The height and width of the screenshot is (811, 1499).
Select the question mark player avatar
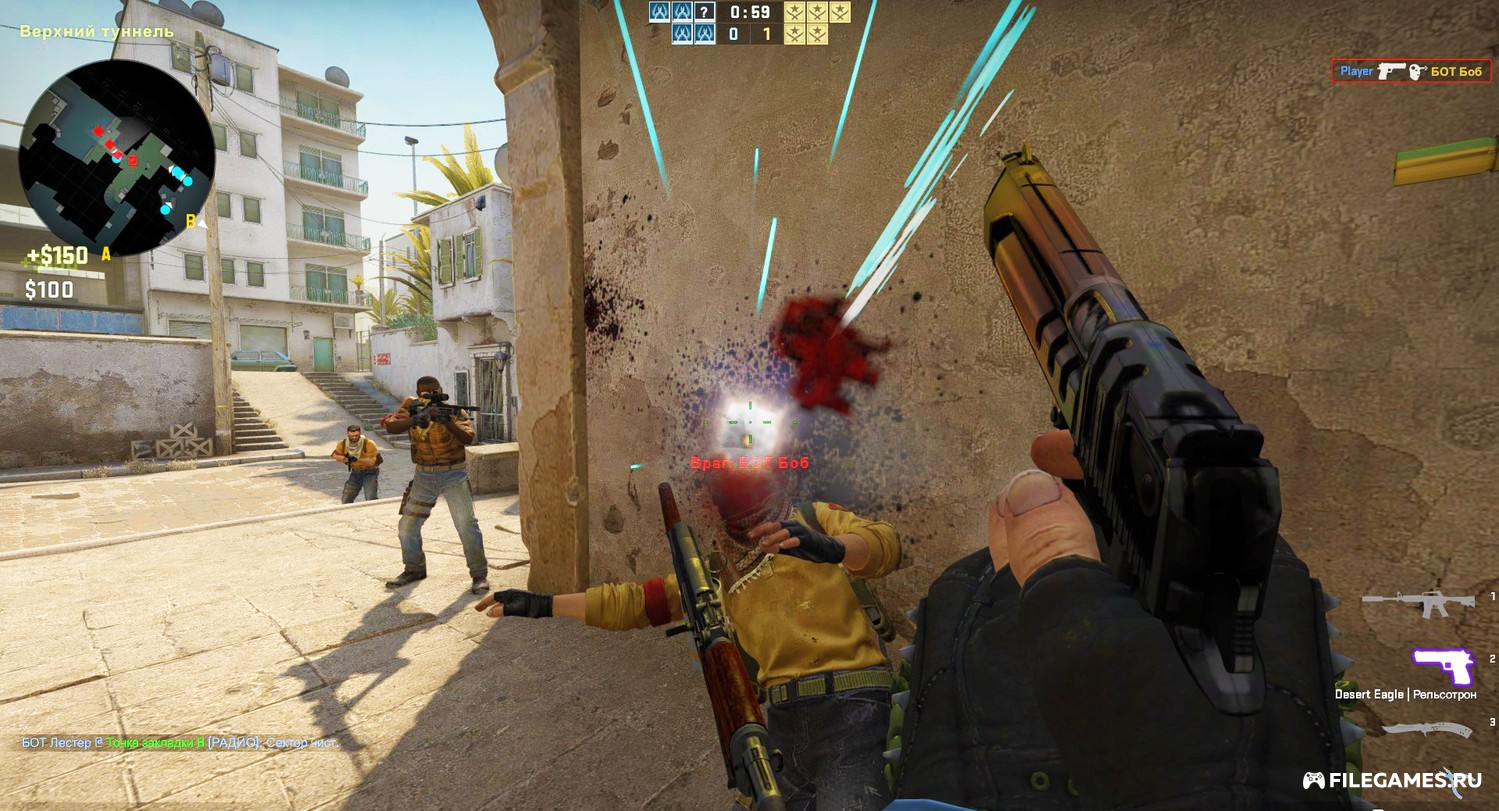(705, 12)
